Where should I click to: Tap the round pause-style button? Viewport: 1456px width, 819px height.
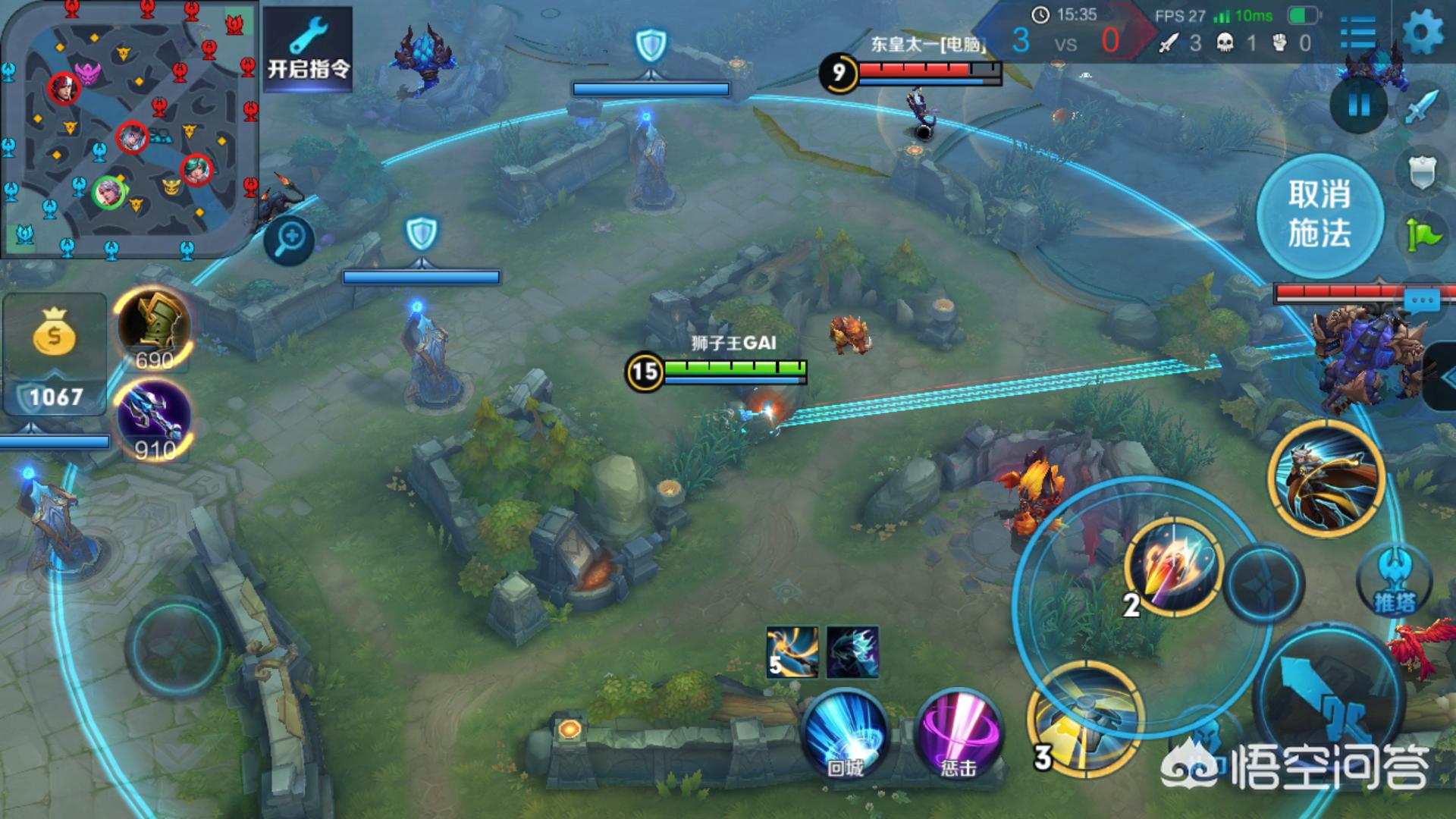pos(1359,105)
